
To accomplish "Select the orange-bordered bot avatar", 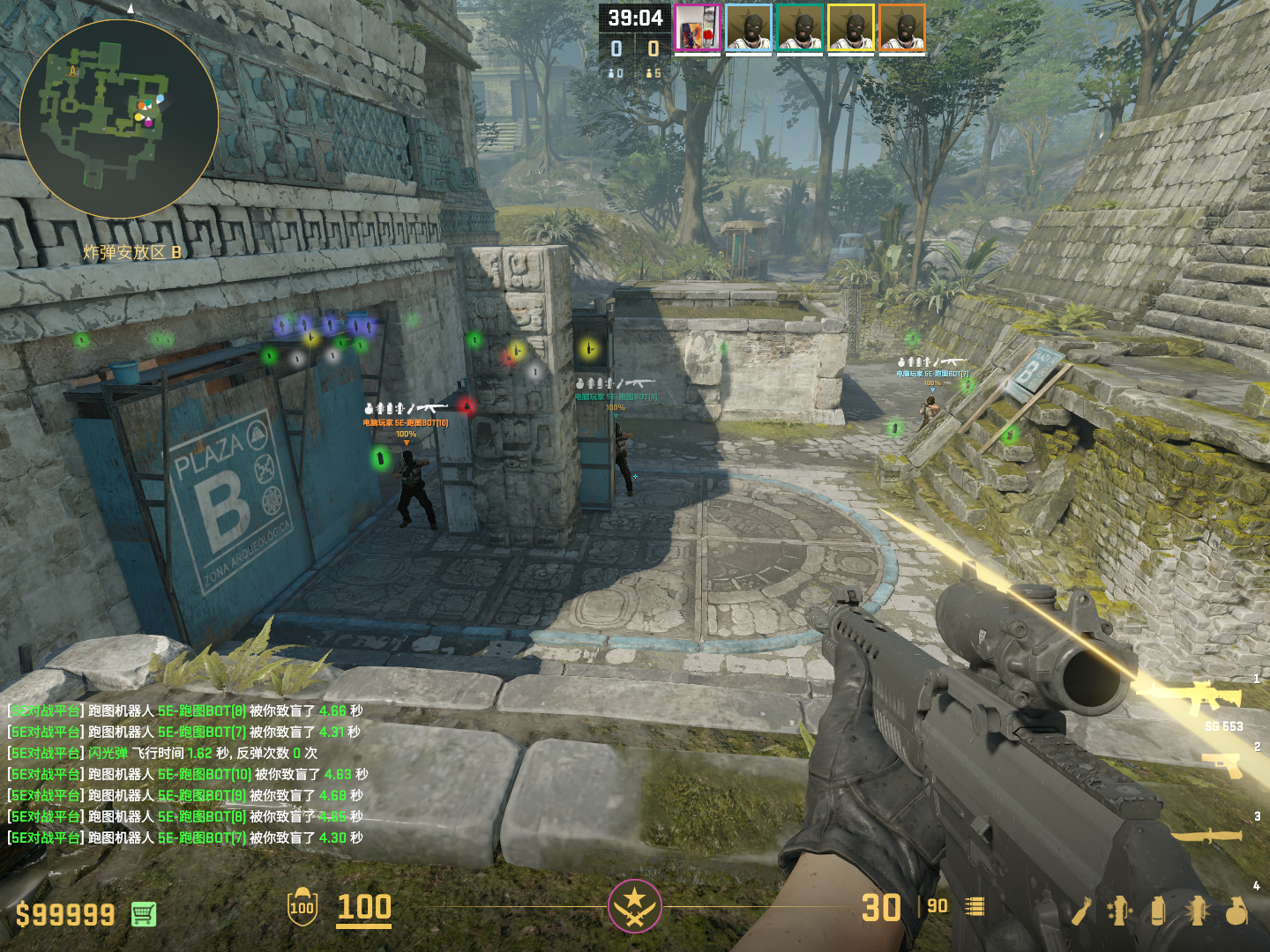I will click(x=902, y=29).
